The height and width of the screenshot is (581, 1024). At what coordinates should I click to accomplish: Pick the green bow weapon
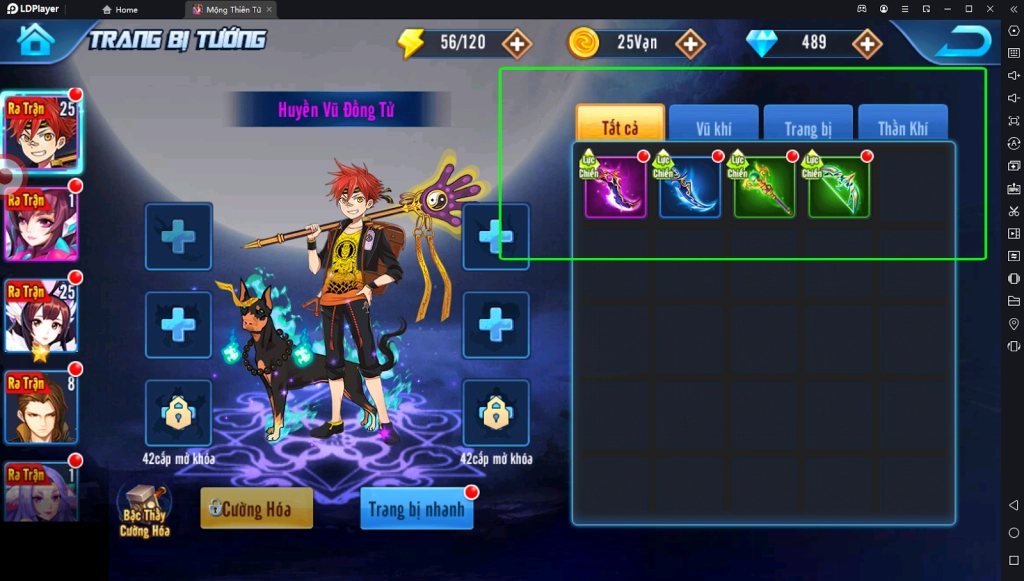pyautogui.click(x=839, y=187)
